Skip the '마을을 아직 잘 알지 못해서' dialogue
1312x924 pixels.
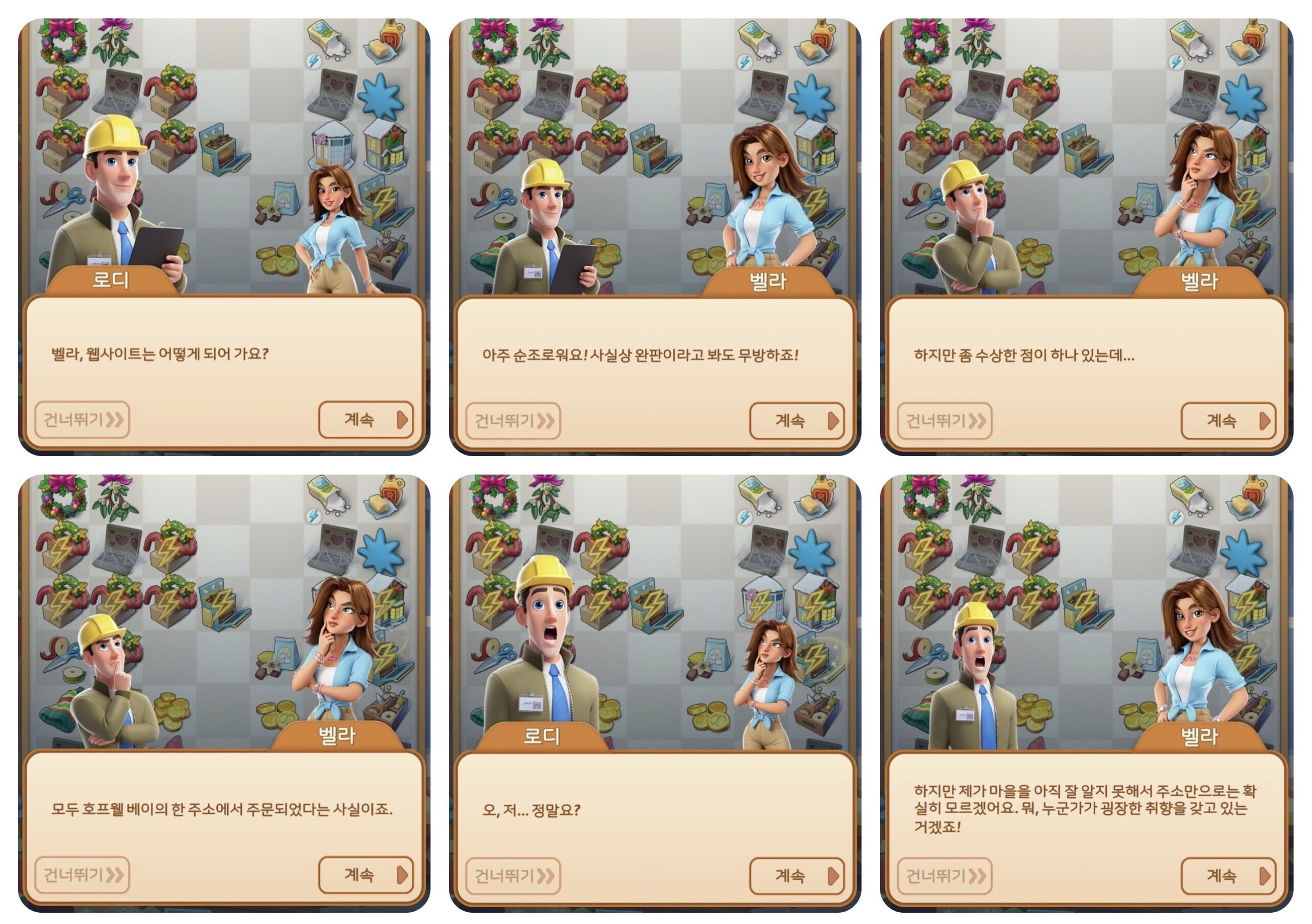945,876
